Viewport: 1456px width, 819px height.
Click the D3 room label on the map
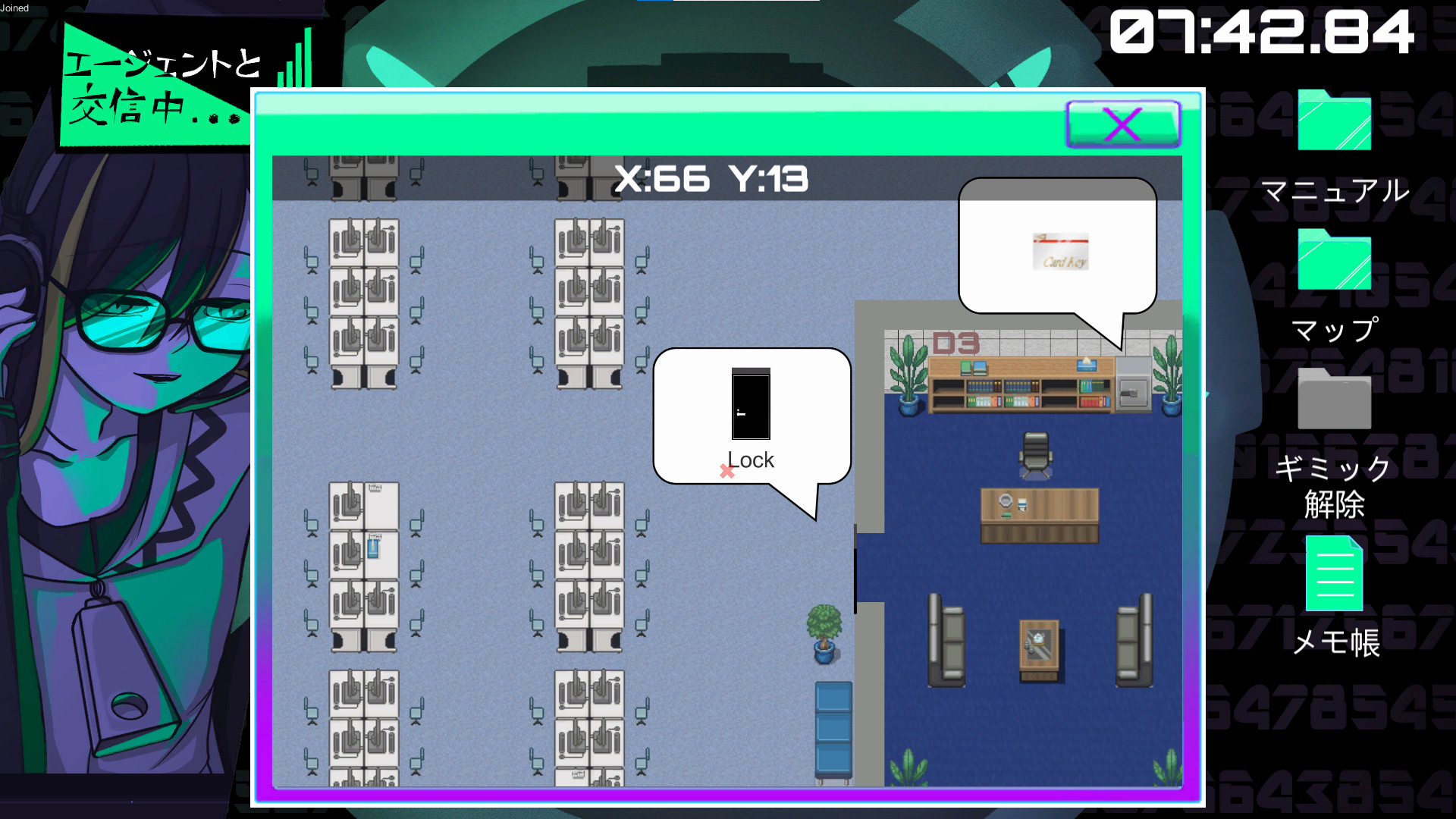[x=957, y=343]
